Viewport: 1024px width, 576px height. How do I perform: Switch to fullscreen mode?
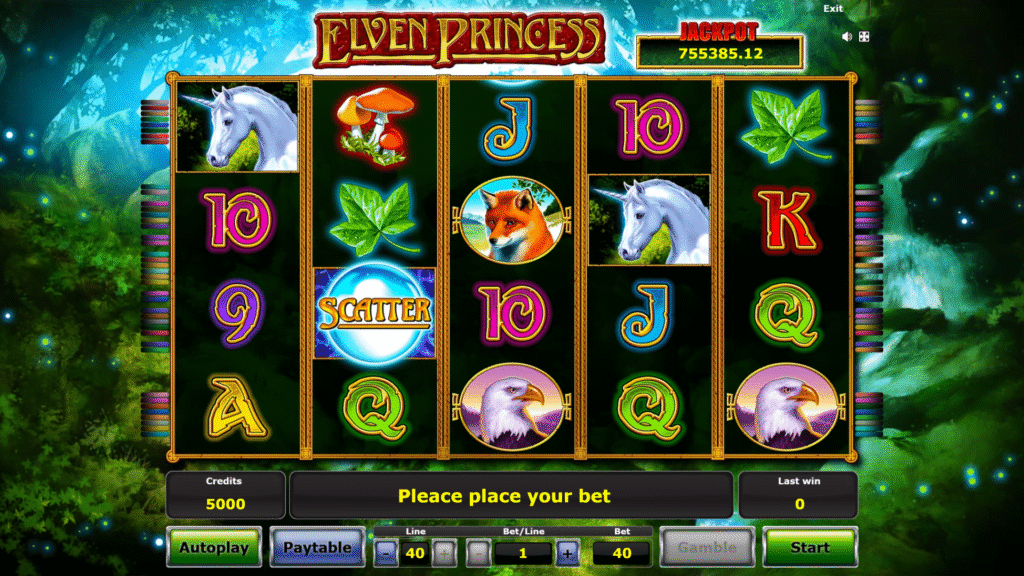pyautogui.click(x=864, y=37)
